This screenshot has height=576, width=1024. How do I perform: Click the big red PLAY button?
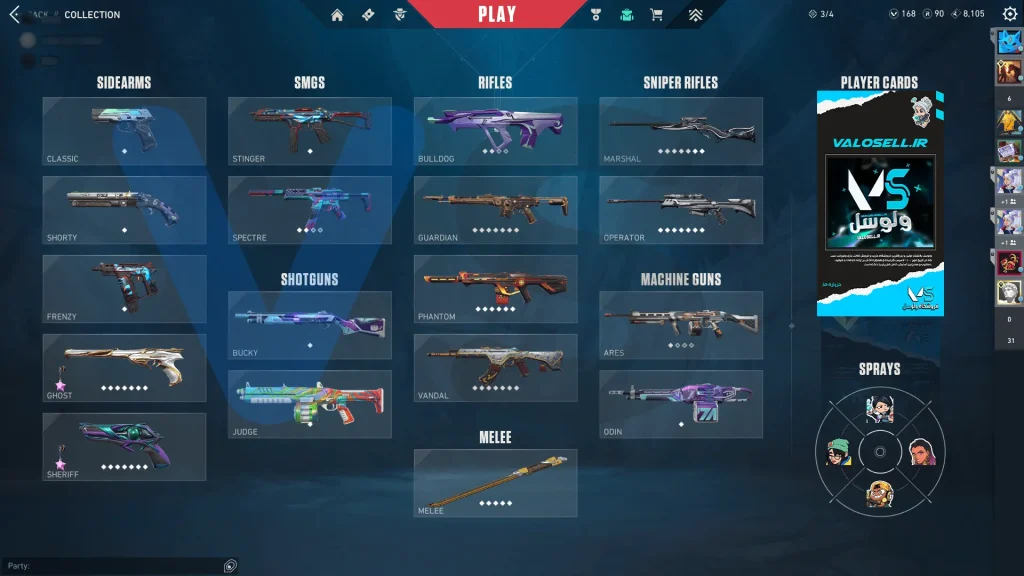coord(497,14)
